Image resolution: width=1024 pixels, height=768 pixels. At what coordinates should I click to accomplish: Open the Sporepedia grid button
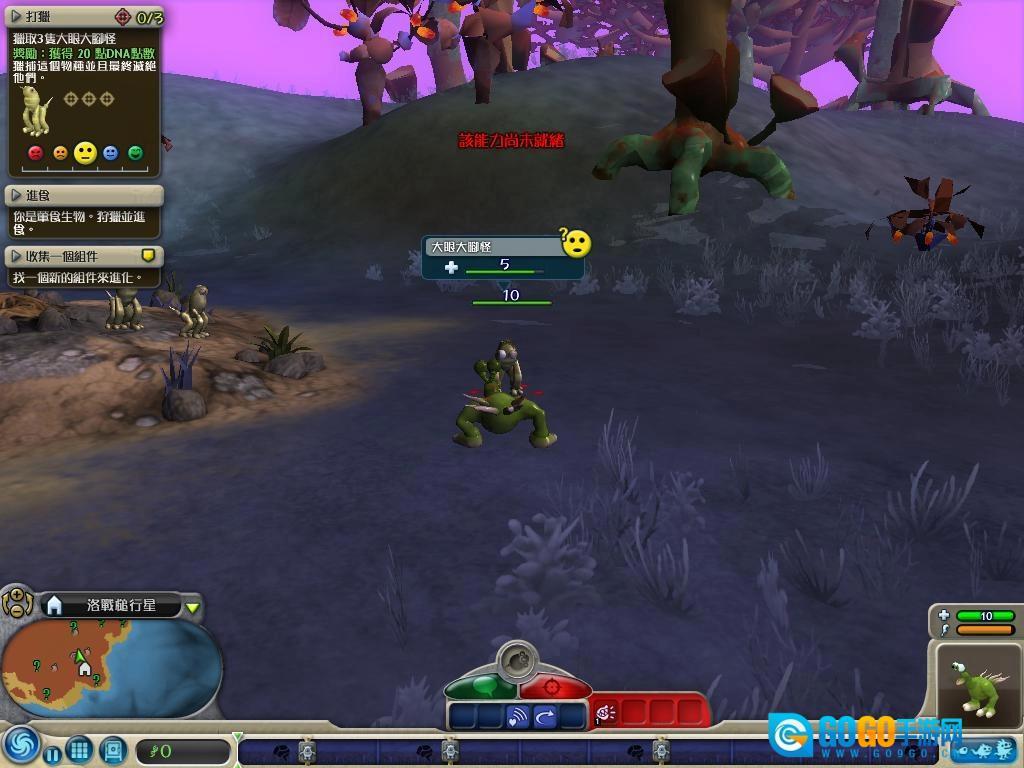(x=80, y=749)
